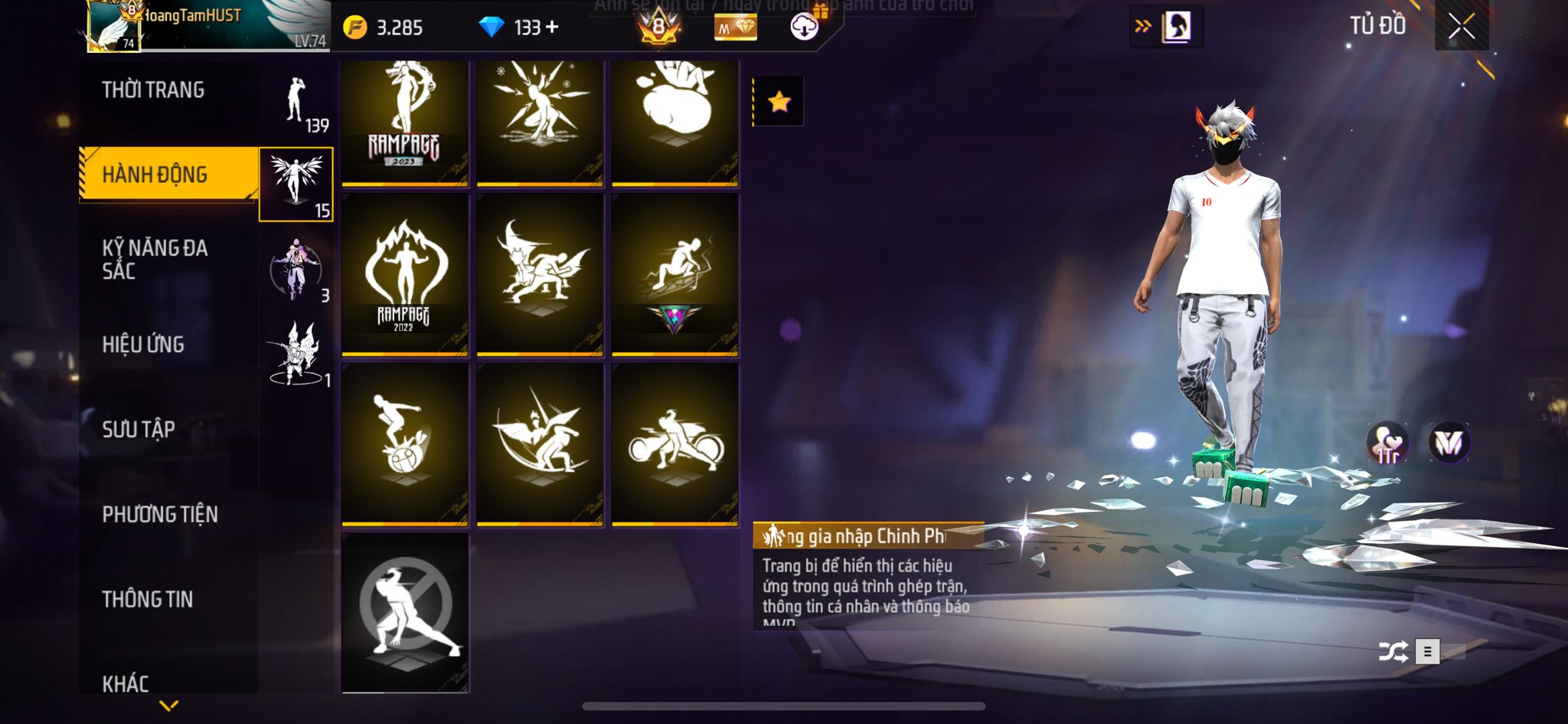Image resolution: width=1568 pixels, height=724 pixels.
Task: Go to the Sưu Tập section
Action: [139, 429]
